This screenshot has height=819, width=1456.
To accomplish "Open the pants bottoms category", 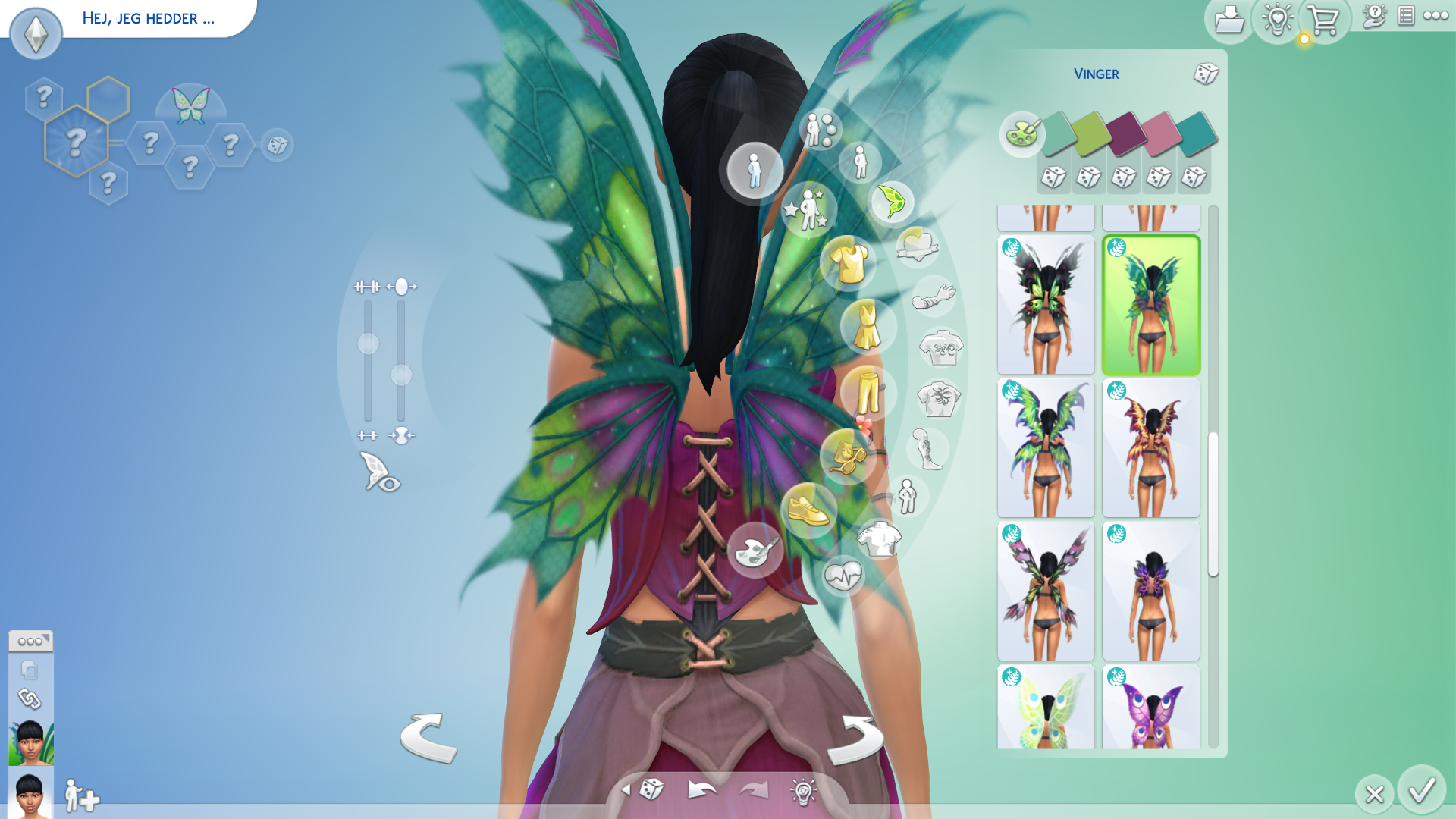I will coord(868,392).
